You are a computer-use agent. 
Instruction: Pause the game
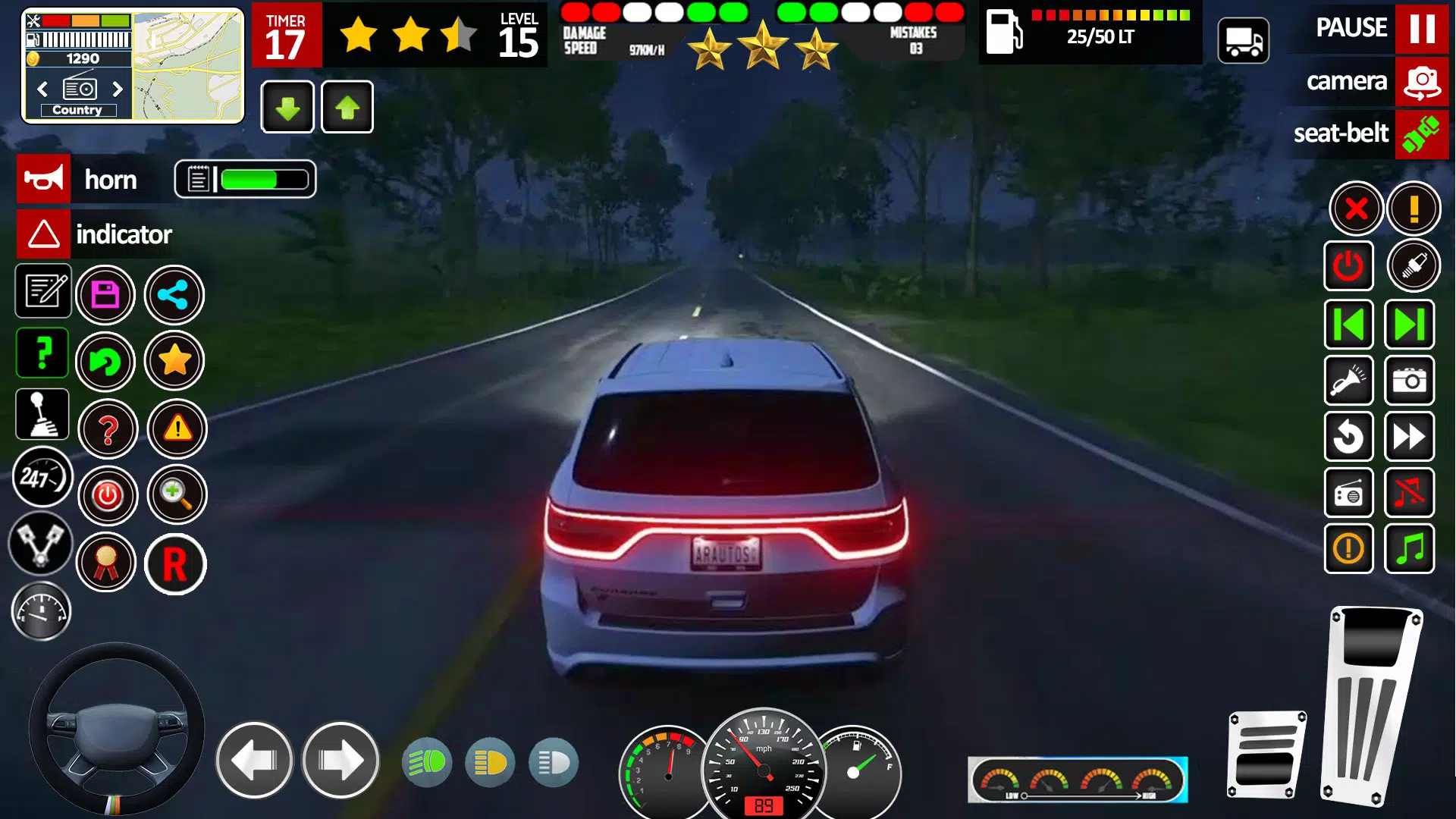tap(1421, 29)
